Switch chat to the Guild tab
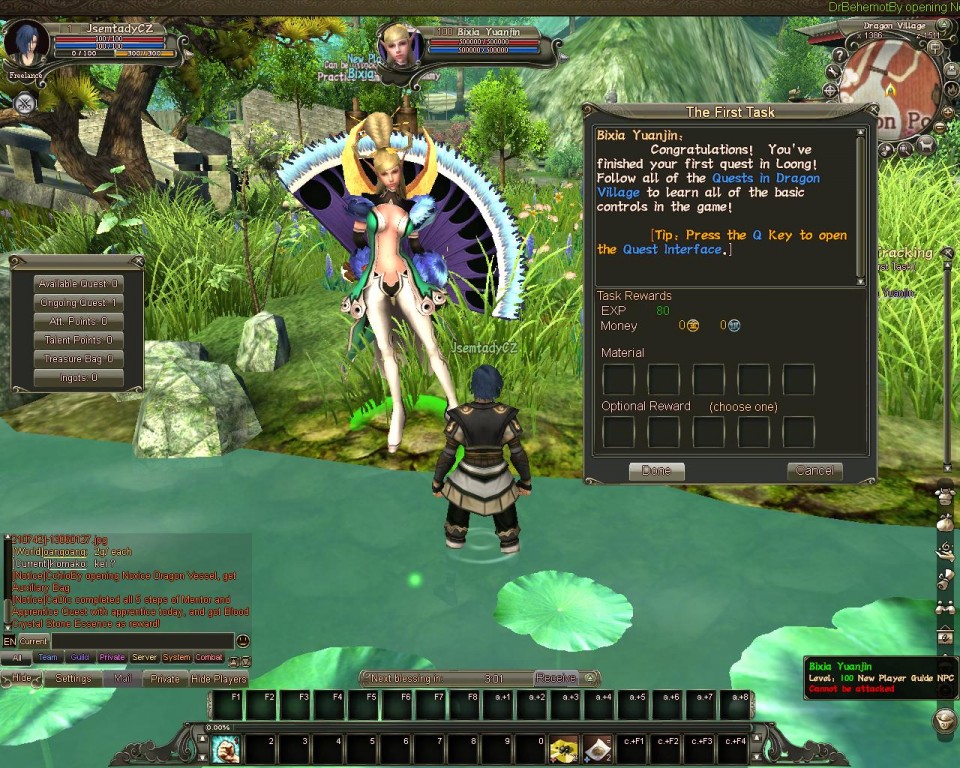This screenshot has width=960, height=768. pyautogui.click(x=79, y=658)
